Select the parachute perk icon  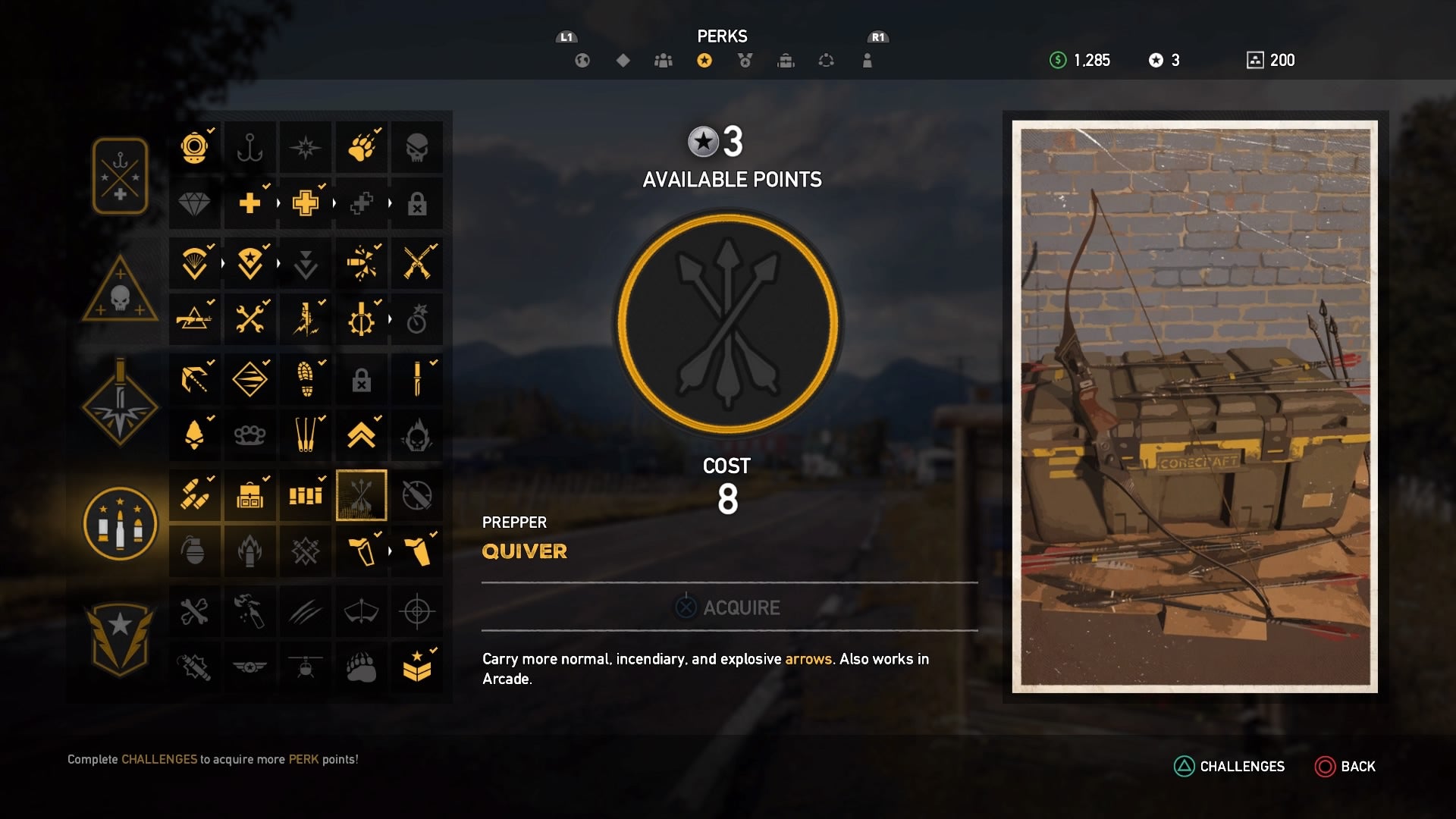195,263
